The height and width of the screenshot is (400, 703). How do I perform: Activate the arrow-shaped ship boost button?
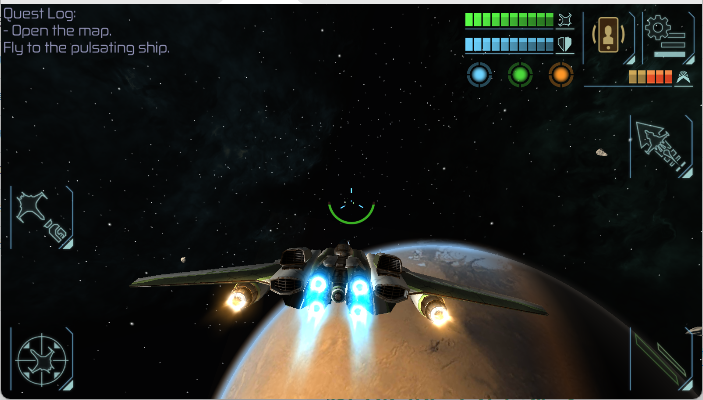point(661,146)
